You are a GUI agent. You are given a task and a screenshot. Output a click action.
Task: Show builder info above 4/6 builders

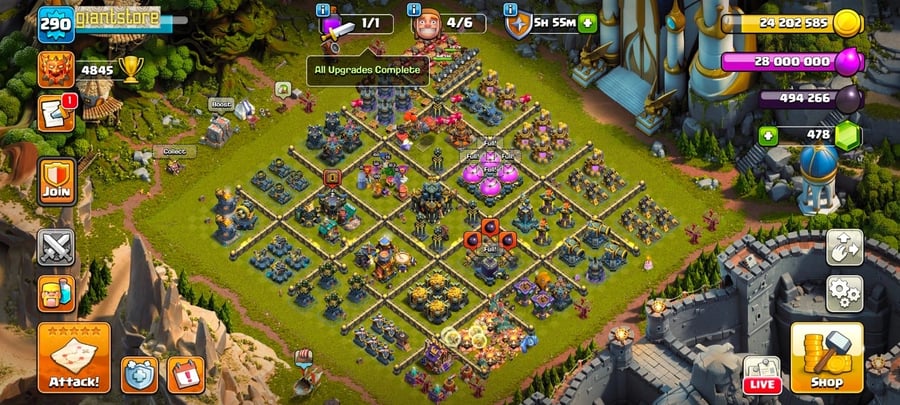pyautogui.click(x=414, y=10)
